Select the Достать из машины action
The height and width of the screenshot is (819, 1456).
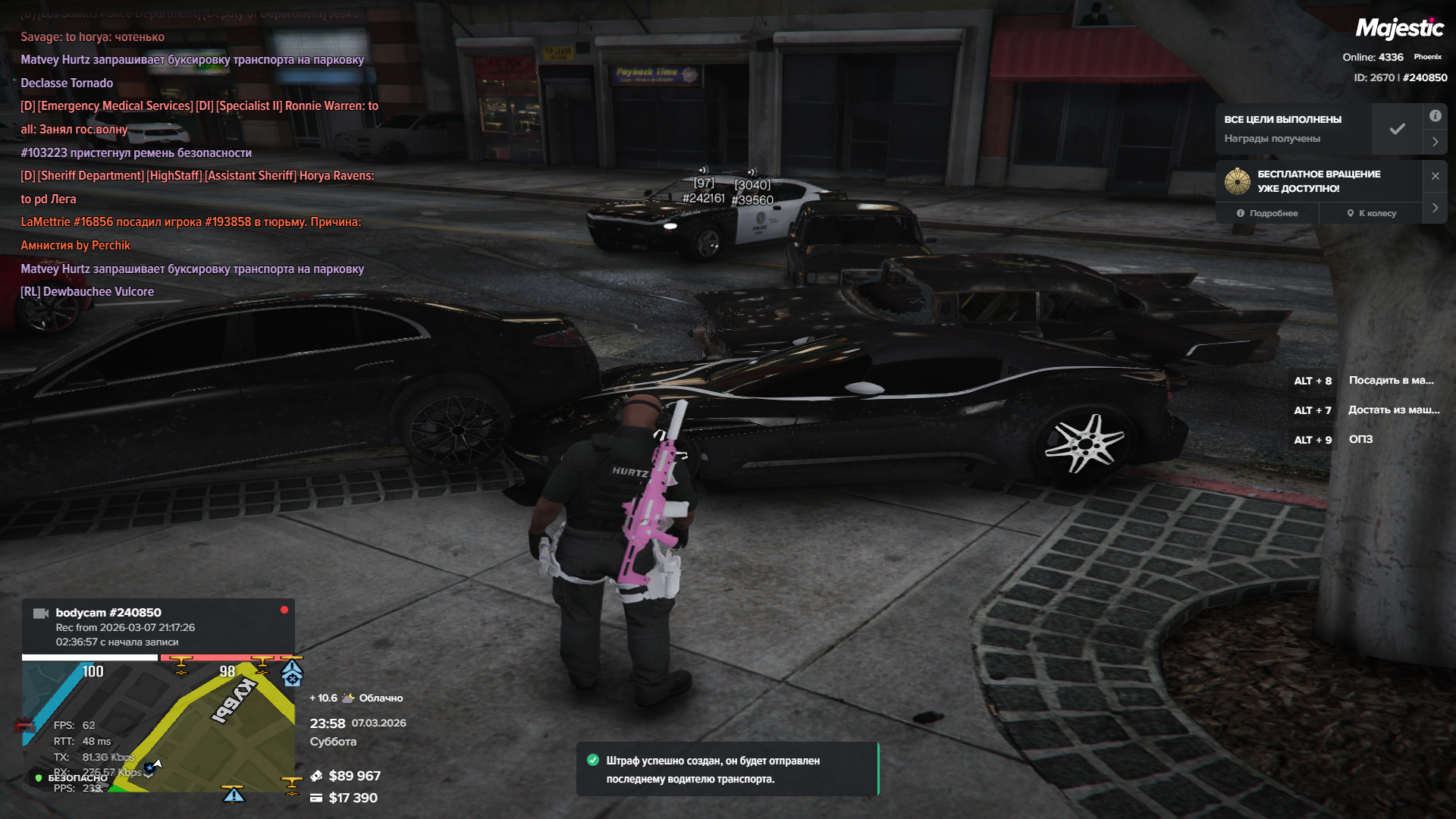(x=1393, y=410)
